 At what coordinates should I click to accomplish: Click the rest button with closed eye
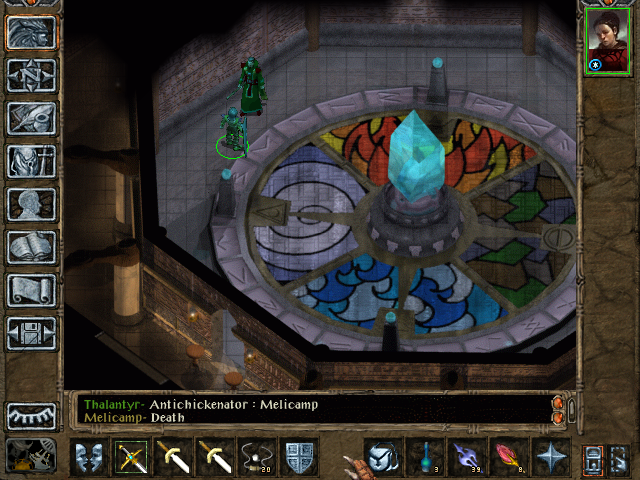tap(31, 415)
